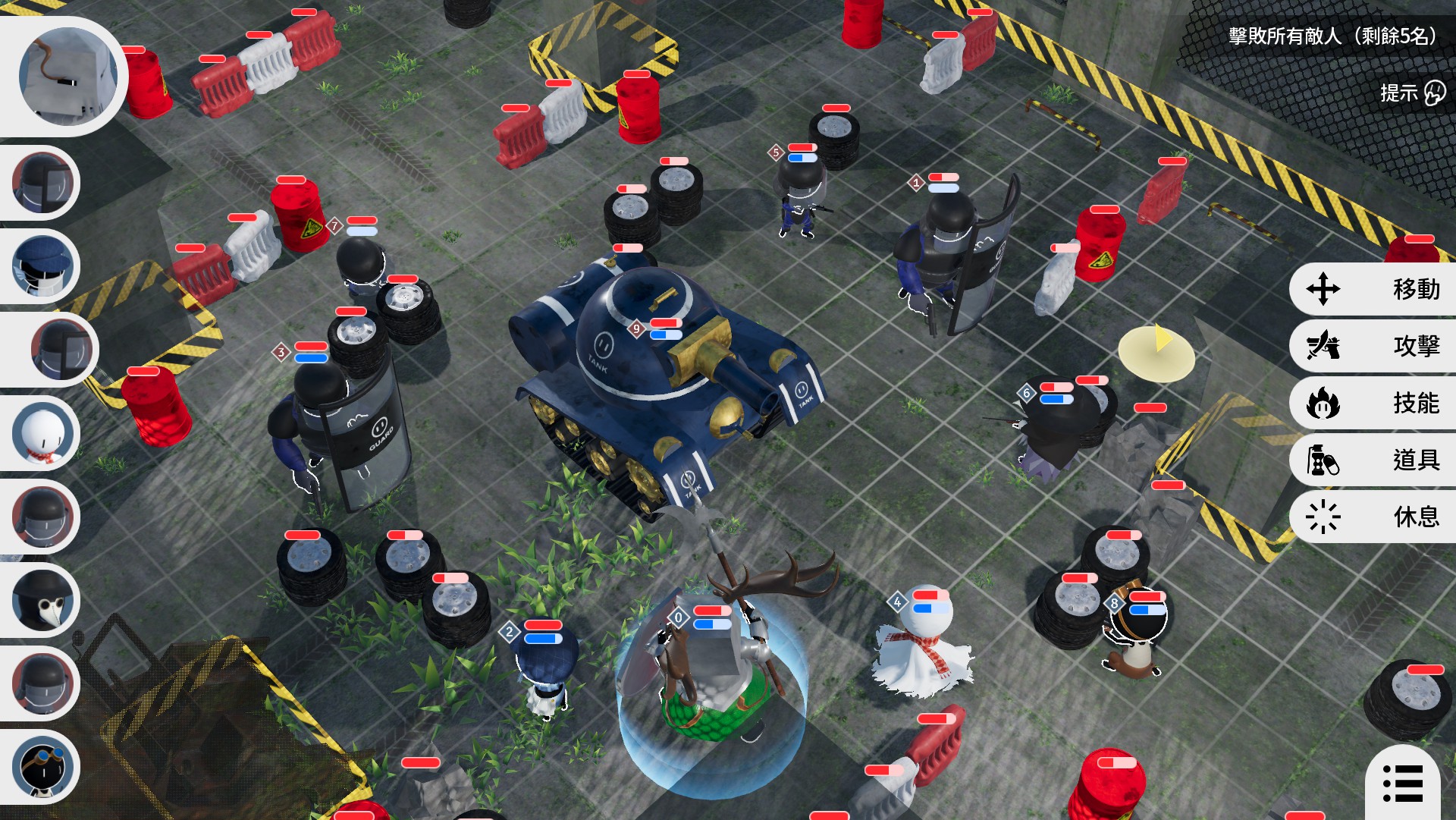Select the active knight portrait
The image size is (1456, 820).
pyautogui.click(x=67, y=76)
